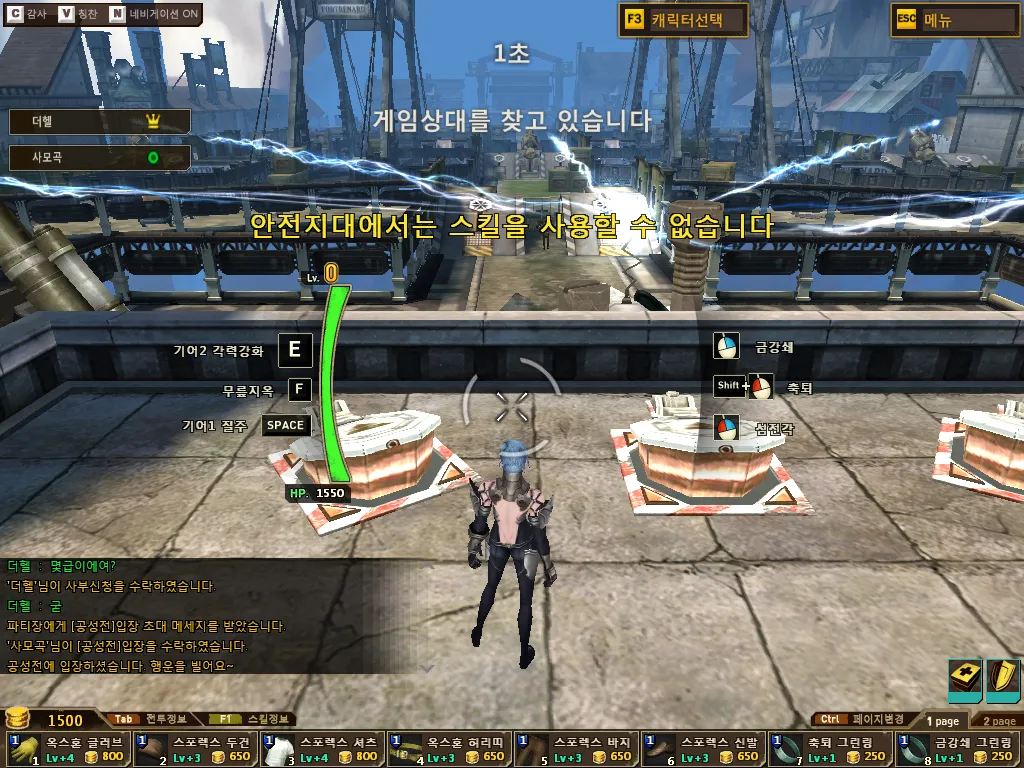The height and width of the screenshot is (768, 1024).
Task: Select the 스포렉스 신발 shoes slot
Action: pyautogui.click(x=703, y=749)
